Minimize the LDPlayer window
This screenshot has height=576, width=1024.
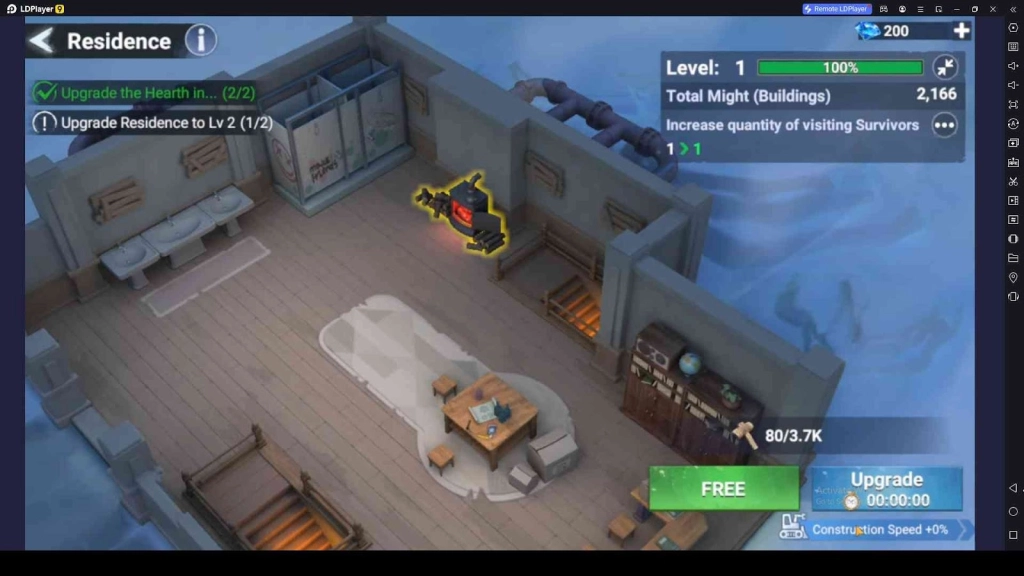coord(957,9)
